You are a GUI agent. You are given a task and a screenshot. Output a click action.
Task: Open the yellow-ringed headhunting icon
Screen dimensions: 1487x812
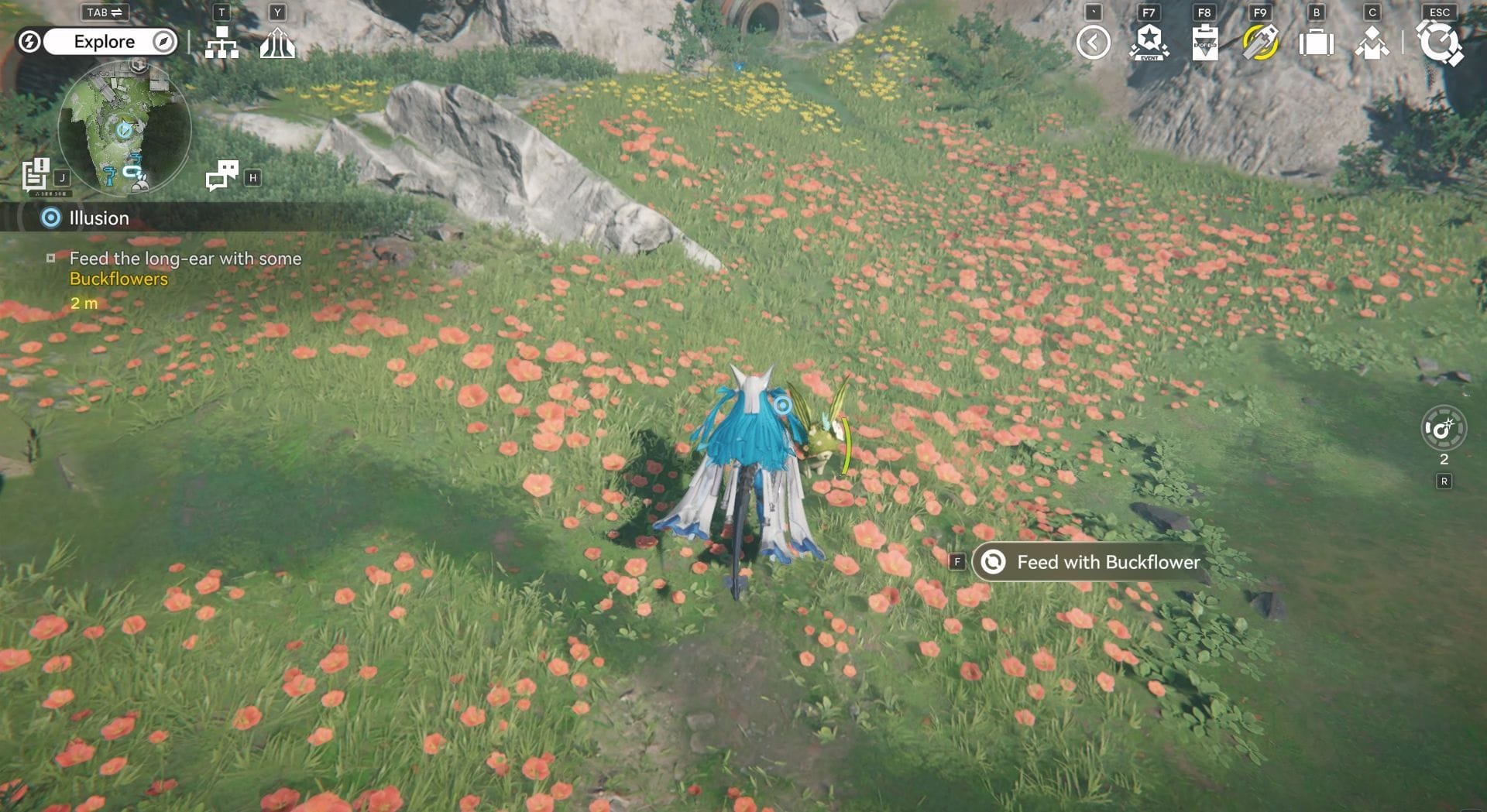(1260, 43)
